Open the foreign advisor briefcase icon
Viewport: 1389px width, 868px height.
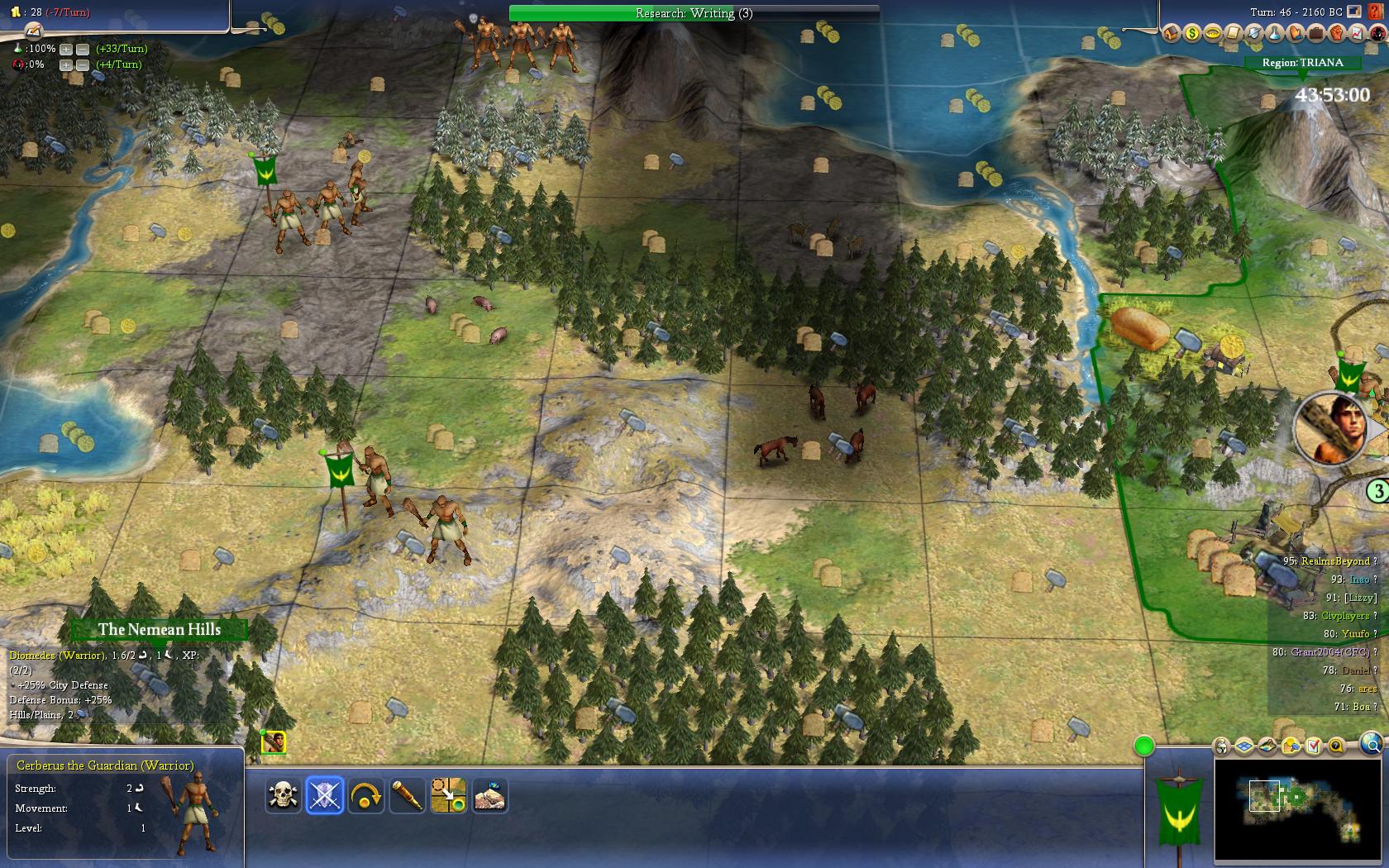pyautogui.click(x=1316, y=34)
